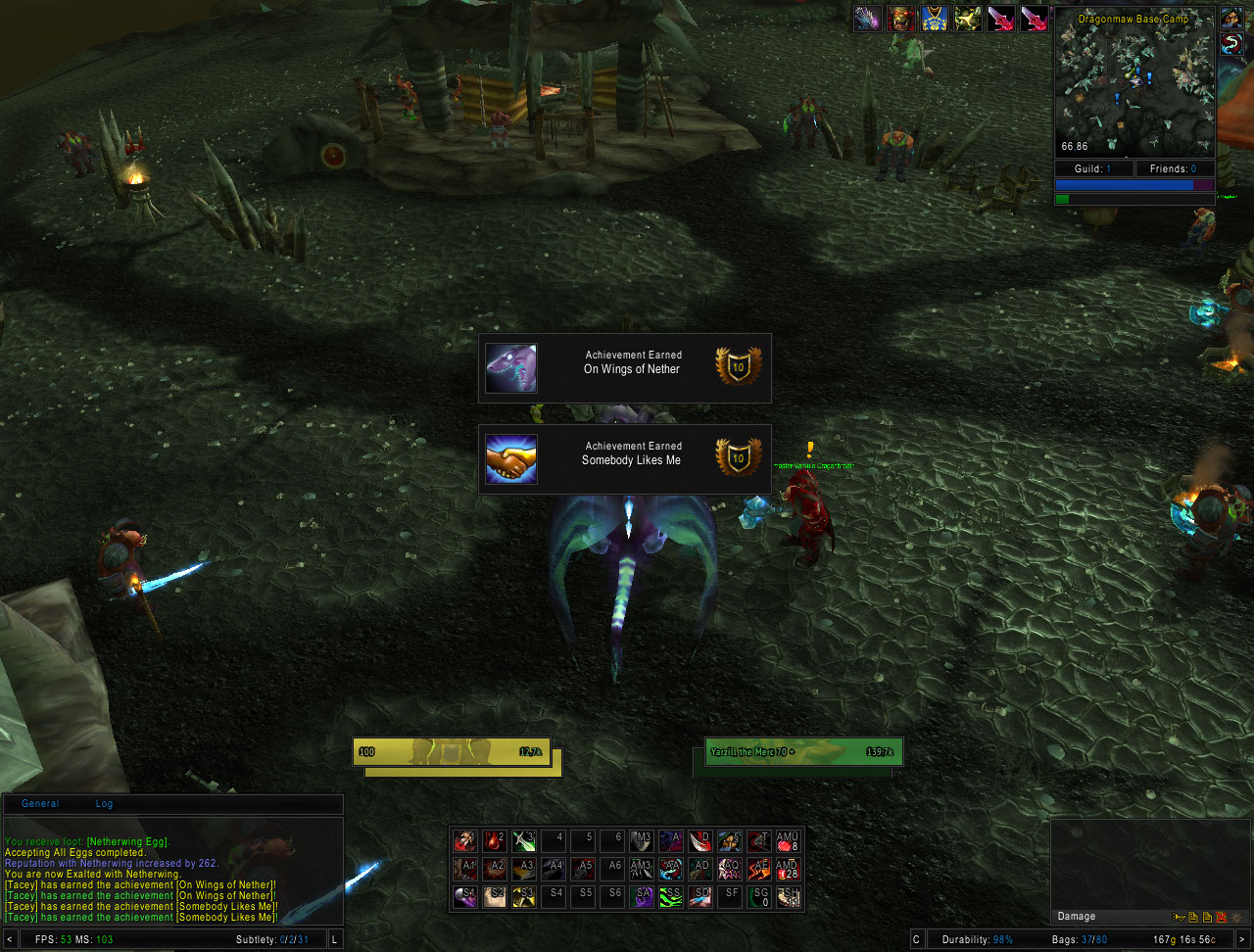This screenshot has height=952, width=1254.
Task: Select the blue tabard buff icon
Action: click(x=934, y=19)
